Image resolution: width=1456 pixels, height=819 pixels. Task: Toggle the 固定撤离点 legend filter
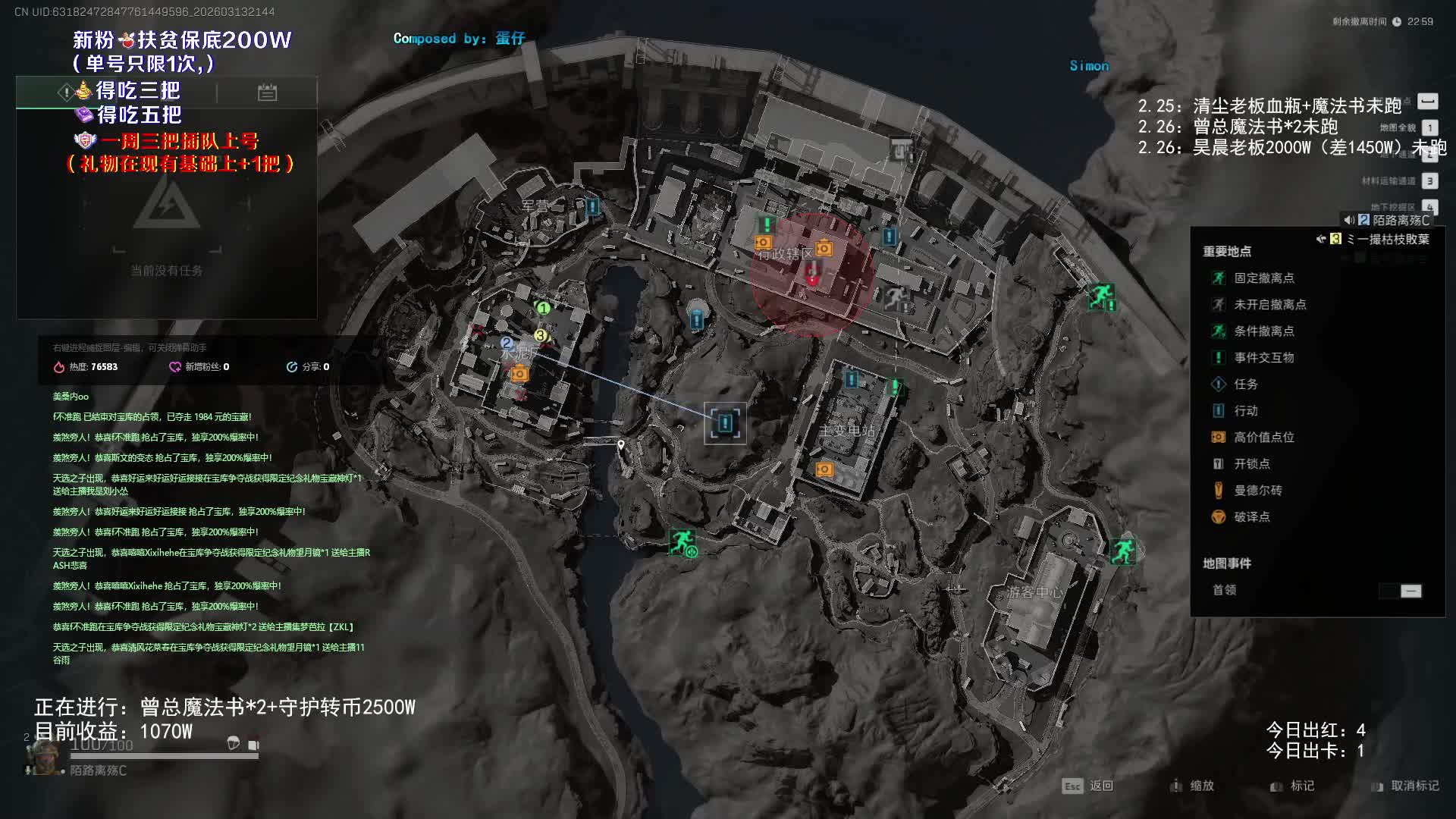coord(1263,278)
